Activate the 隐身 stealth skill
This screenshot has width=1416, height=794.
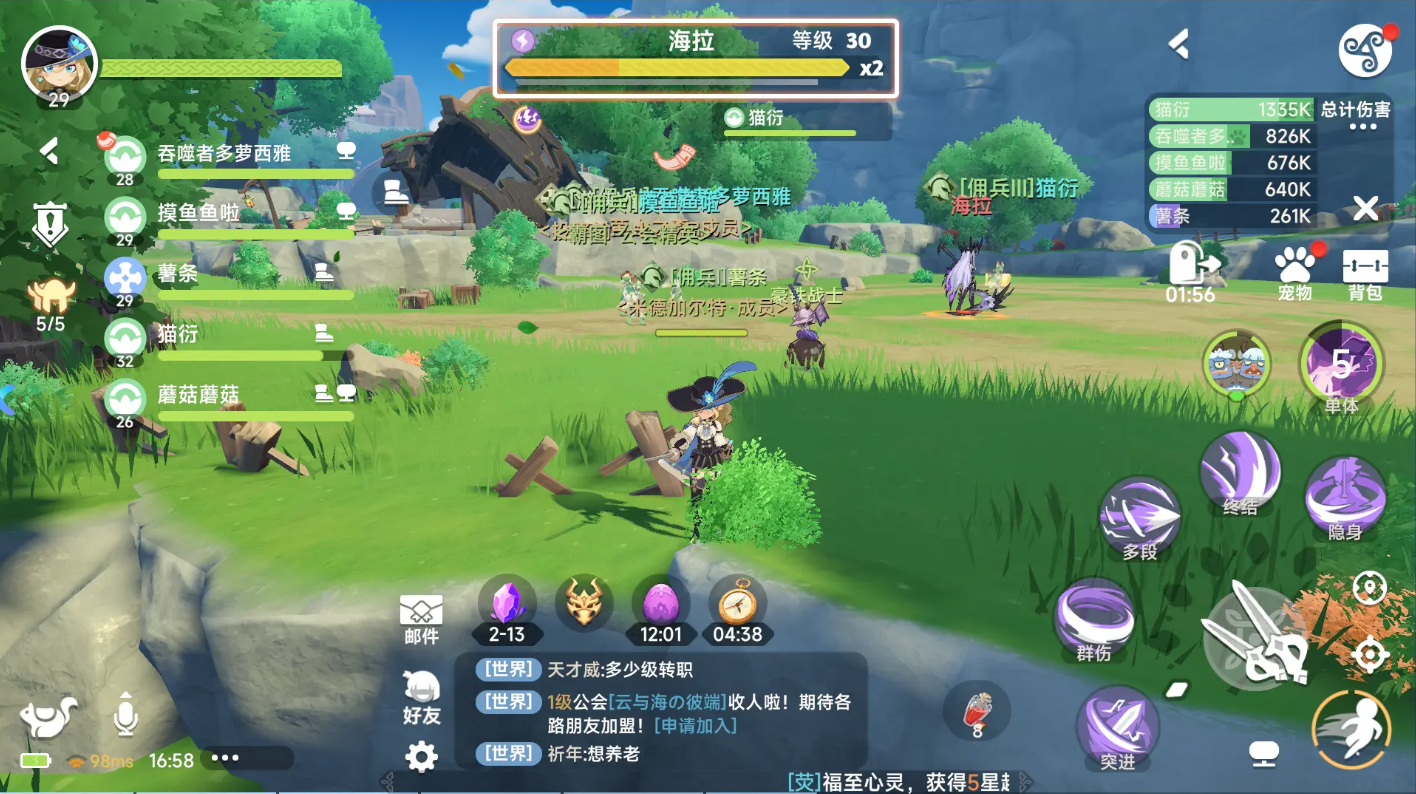pos(1345,497)
